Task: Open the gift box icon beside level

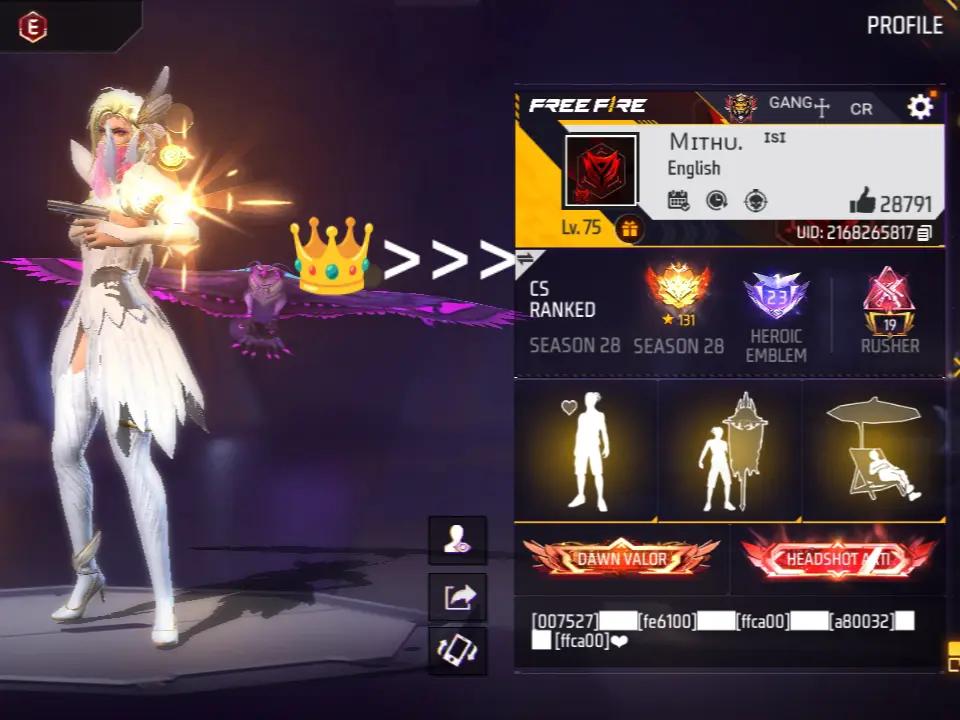Action: click(629, 228)
